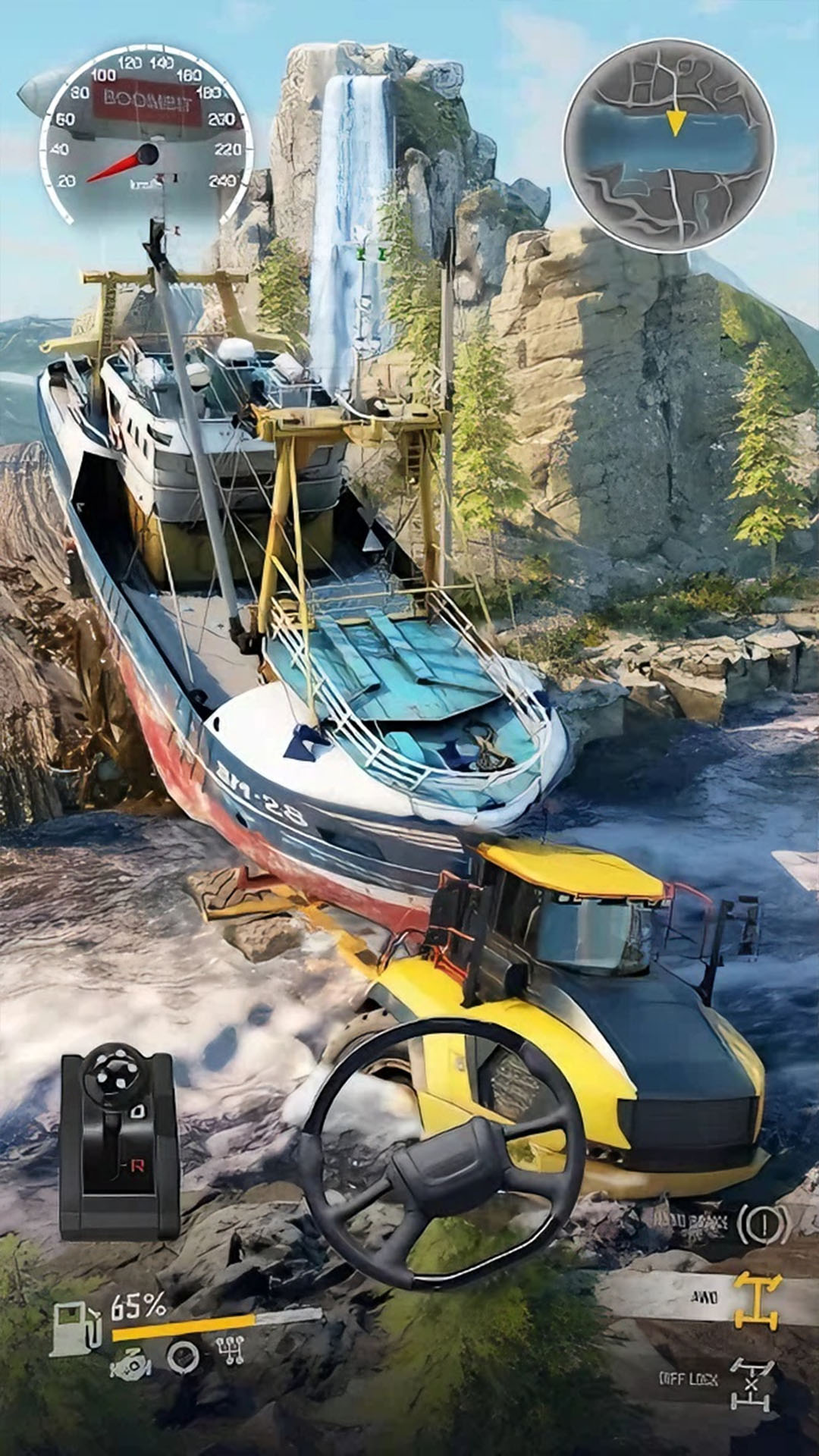Click the steering wheel control
The height and width of the screenshot is (1456, 819).
pyautogui.click(x=442, y=1153)
